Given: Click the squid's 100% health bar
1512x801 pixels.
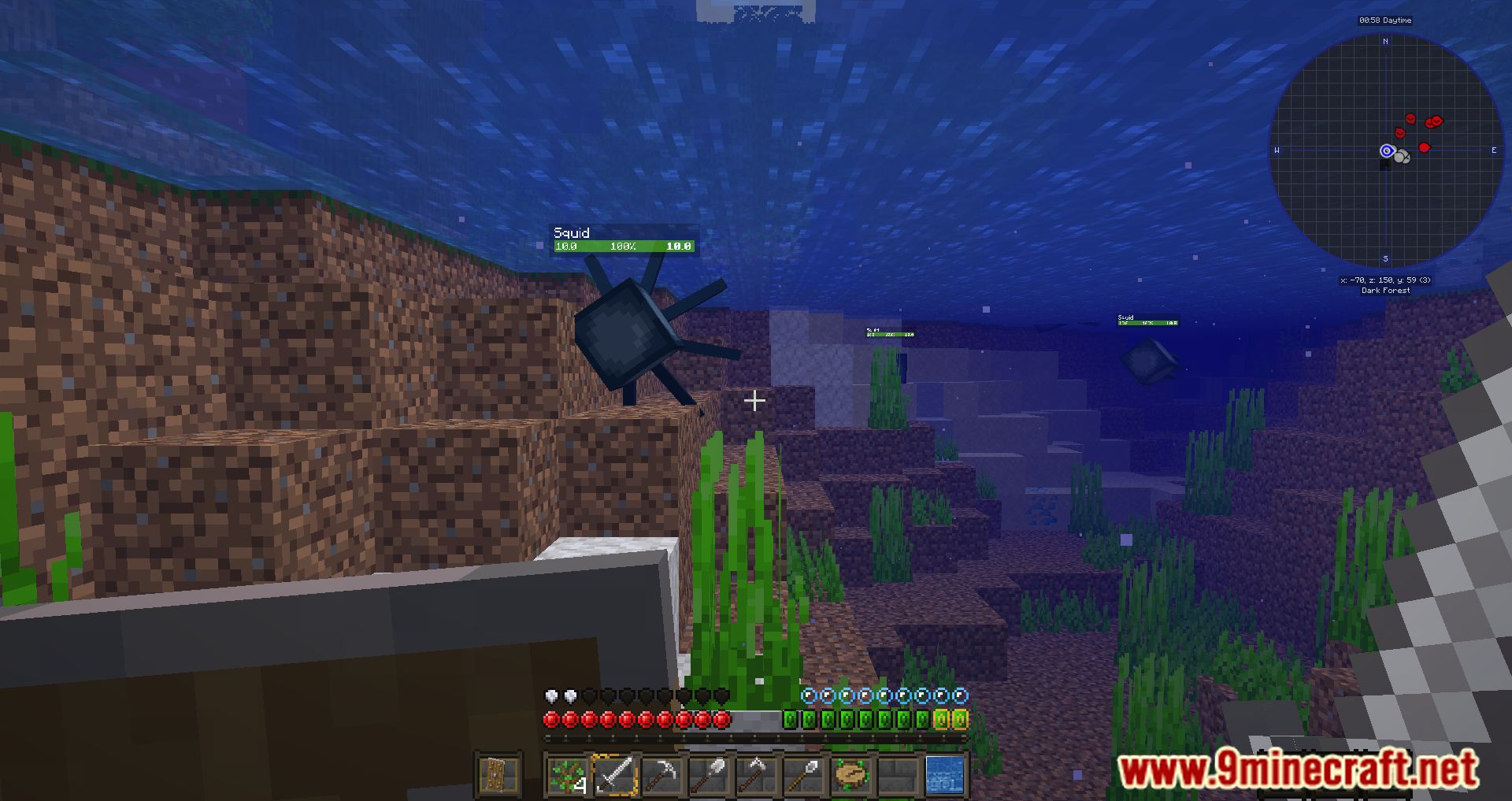Looking at the screenshot, I should pyautogui.click(x=624, y=246).
